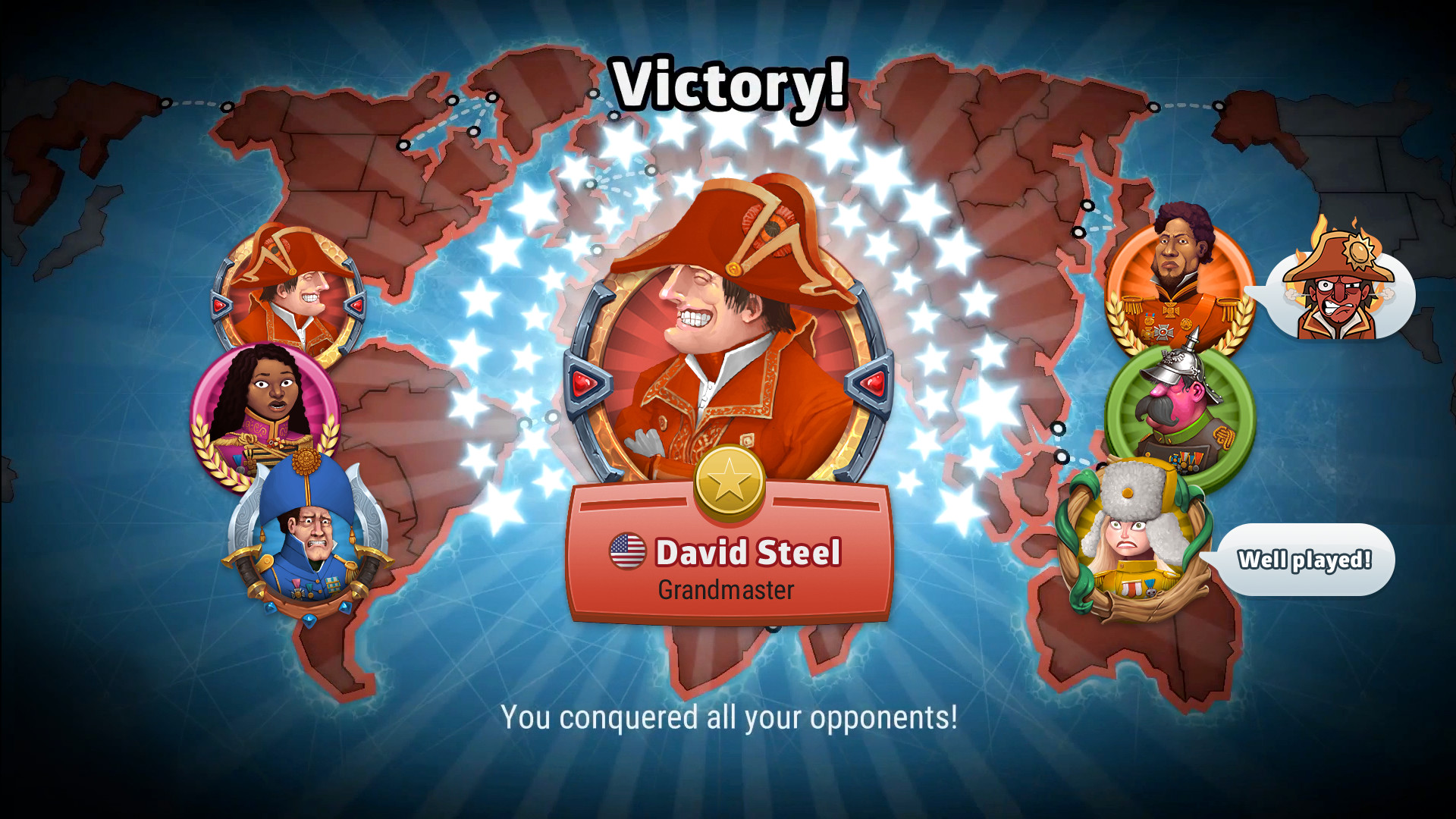Click the left red gem on avatar frame
The image size is (1456, 819).
click(x=584, y=383)
